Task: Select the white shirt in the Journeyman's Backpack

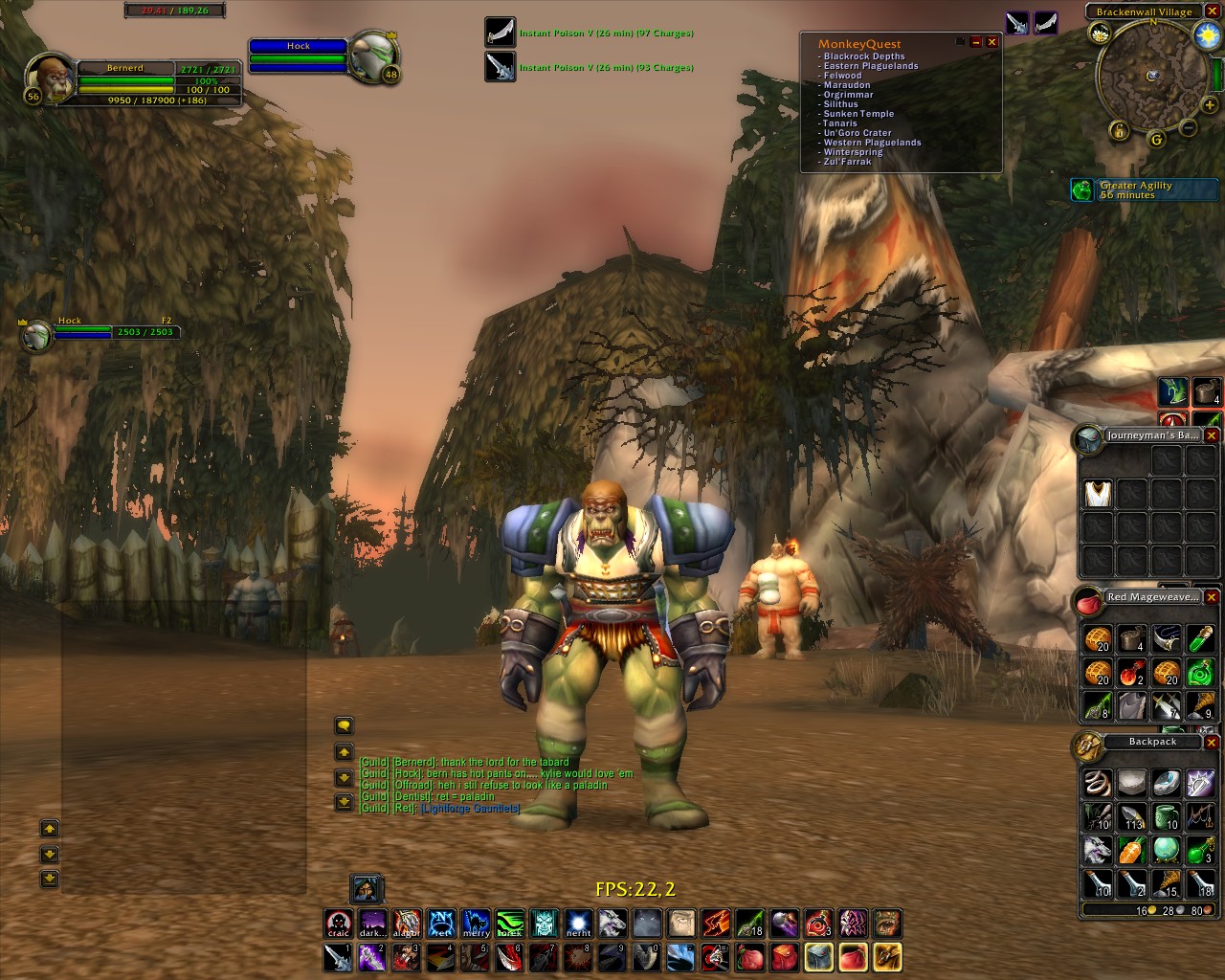Action: pyautogui.click(x=1096, y=494)
